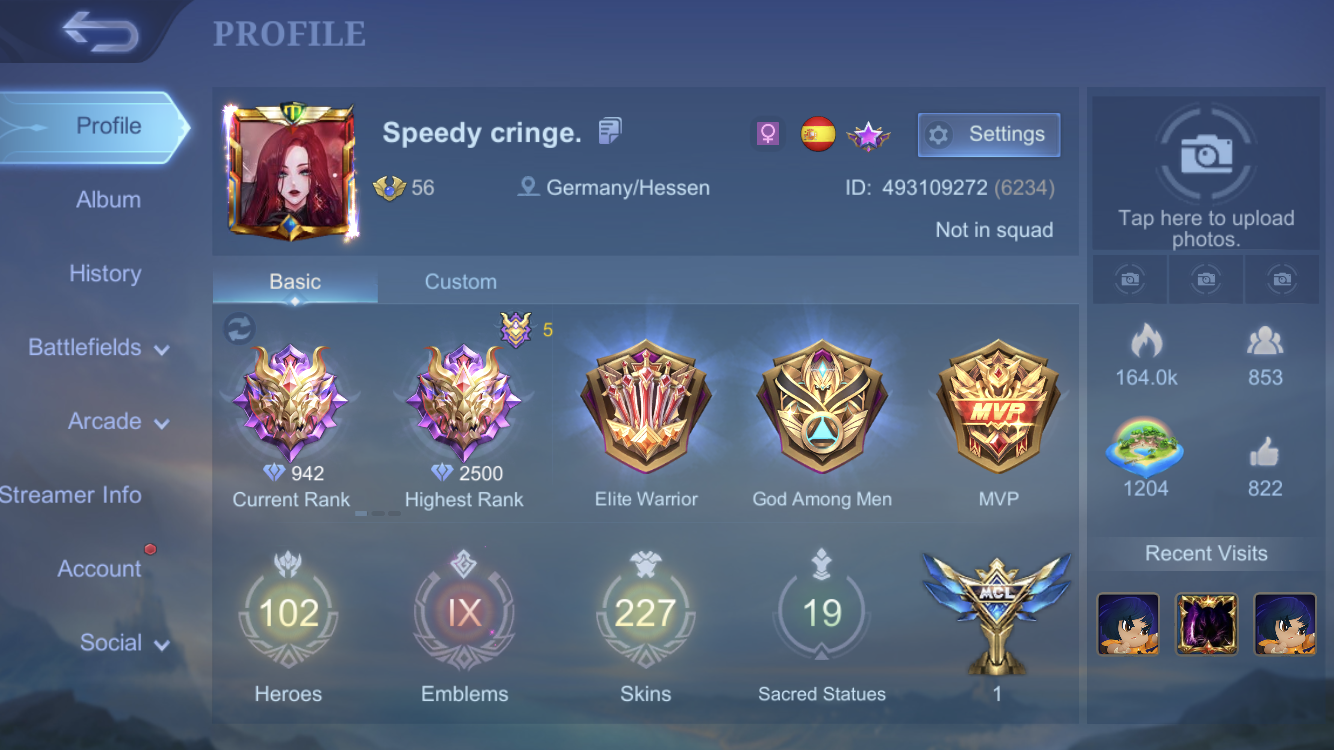Switch to the Custom tab

[x=460, y=281]
